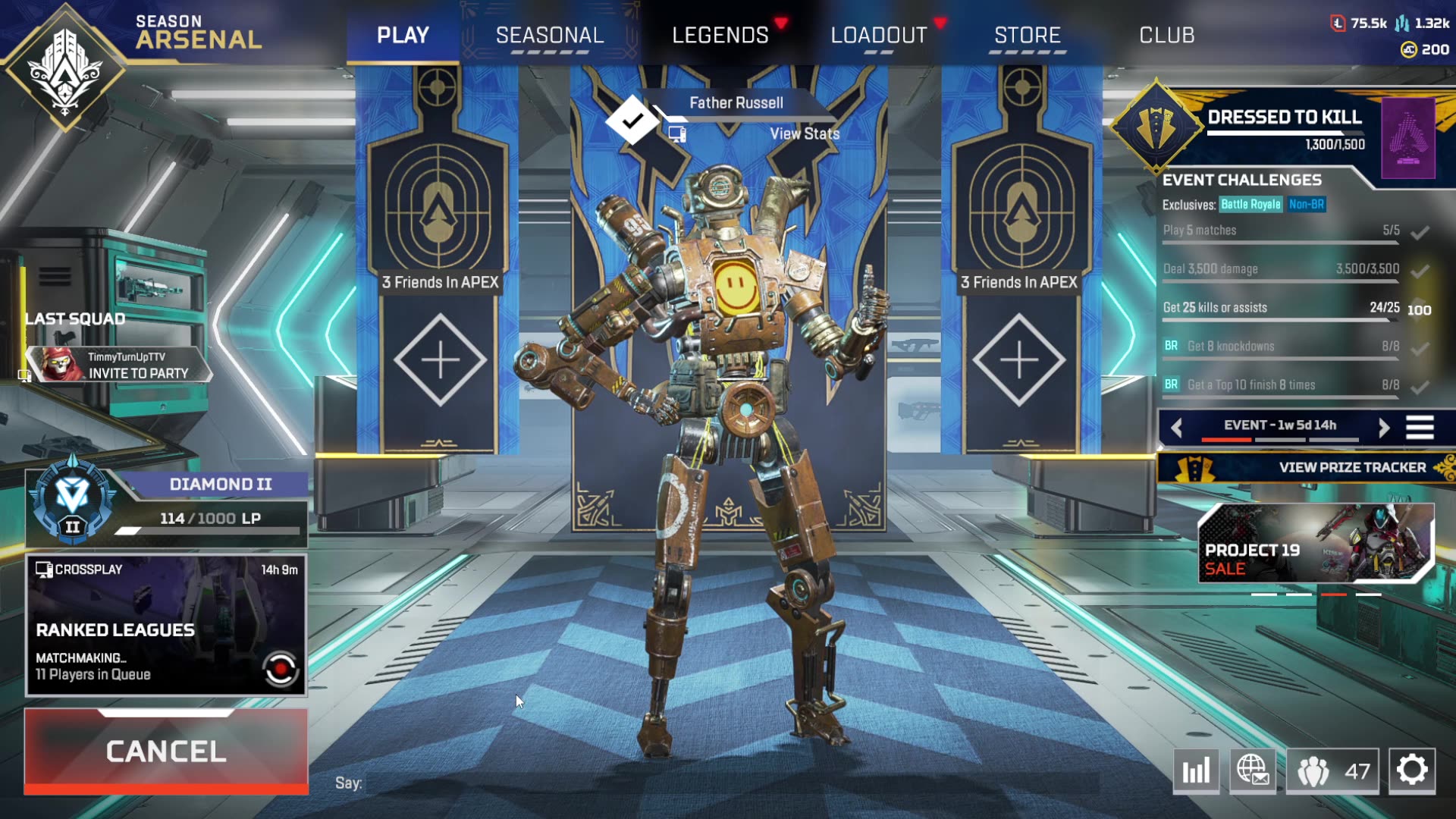Open the Store menu

pyautogui.click(x=1028, y=35)
